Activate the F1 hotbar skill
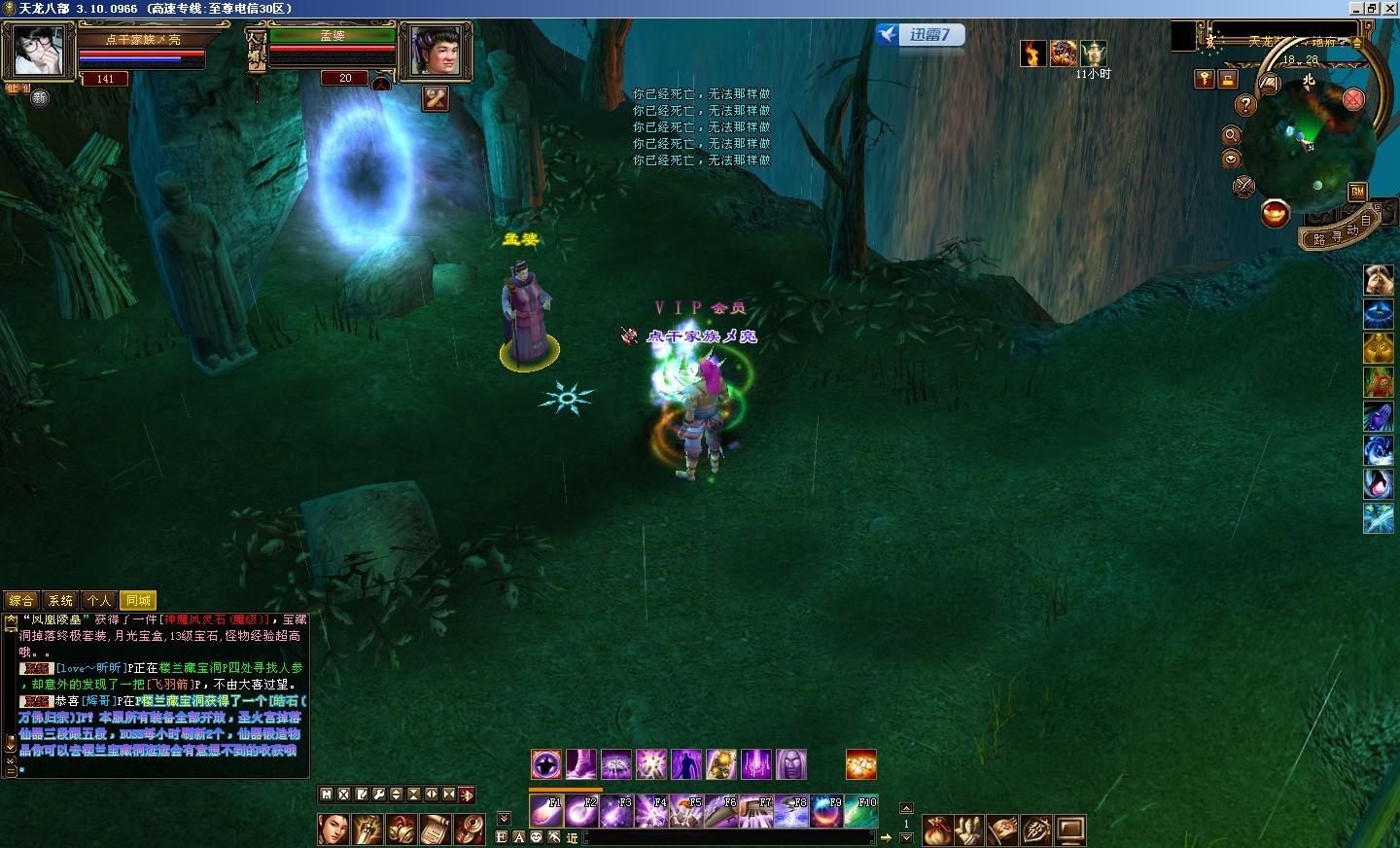Image resolution: width=1400 pixels, height=848 pixels. [x=545, y=811]
